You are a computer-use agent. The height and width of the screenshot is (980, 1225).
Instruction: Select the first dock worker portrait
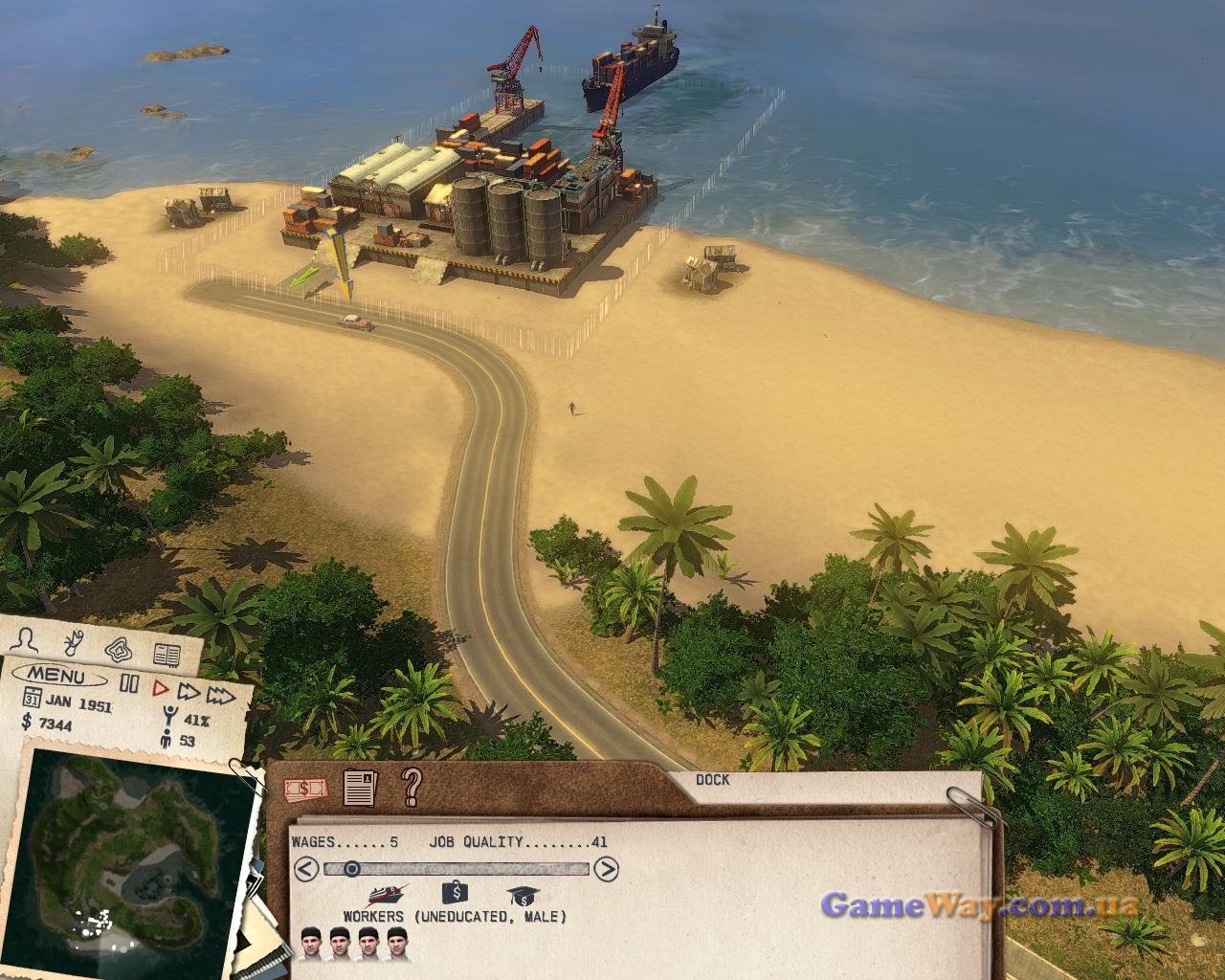tap(310, 943)
